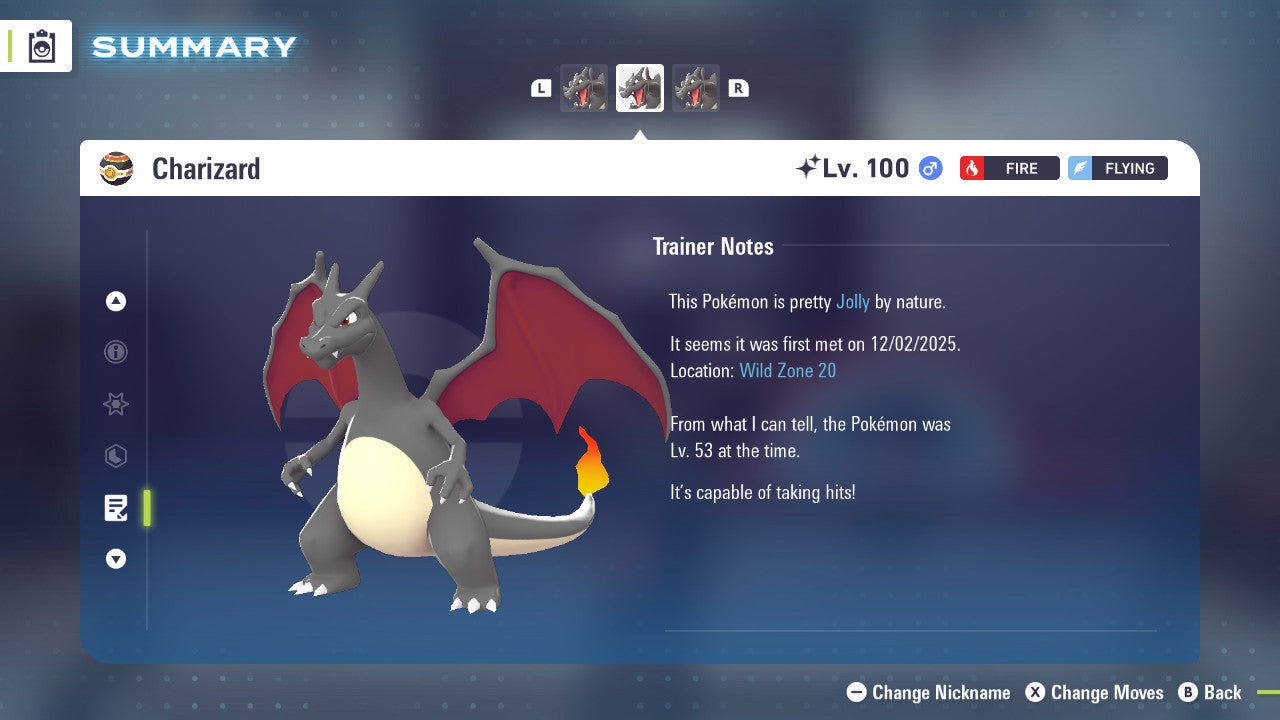This screenshot has width=1280, height=720.
Task: Open the memories page with the clock icon
Action: 115,456
